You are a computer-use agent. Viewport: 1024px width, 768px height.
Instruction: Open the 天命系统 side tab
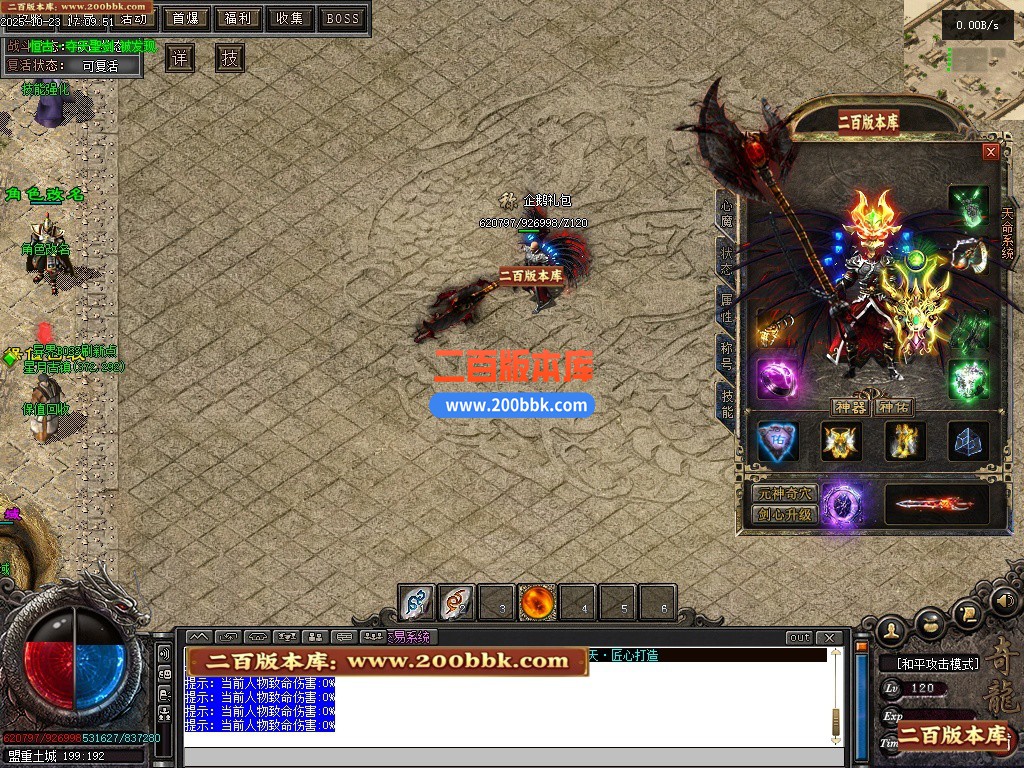coord(1007,234)
